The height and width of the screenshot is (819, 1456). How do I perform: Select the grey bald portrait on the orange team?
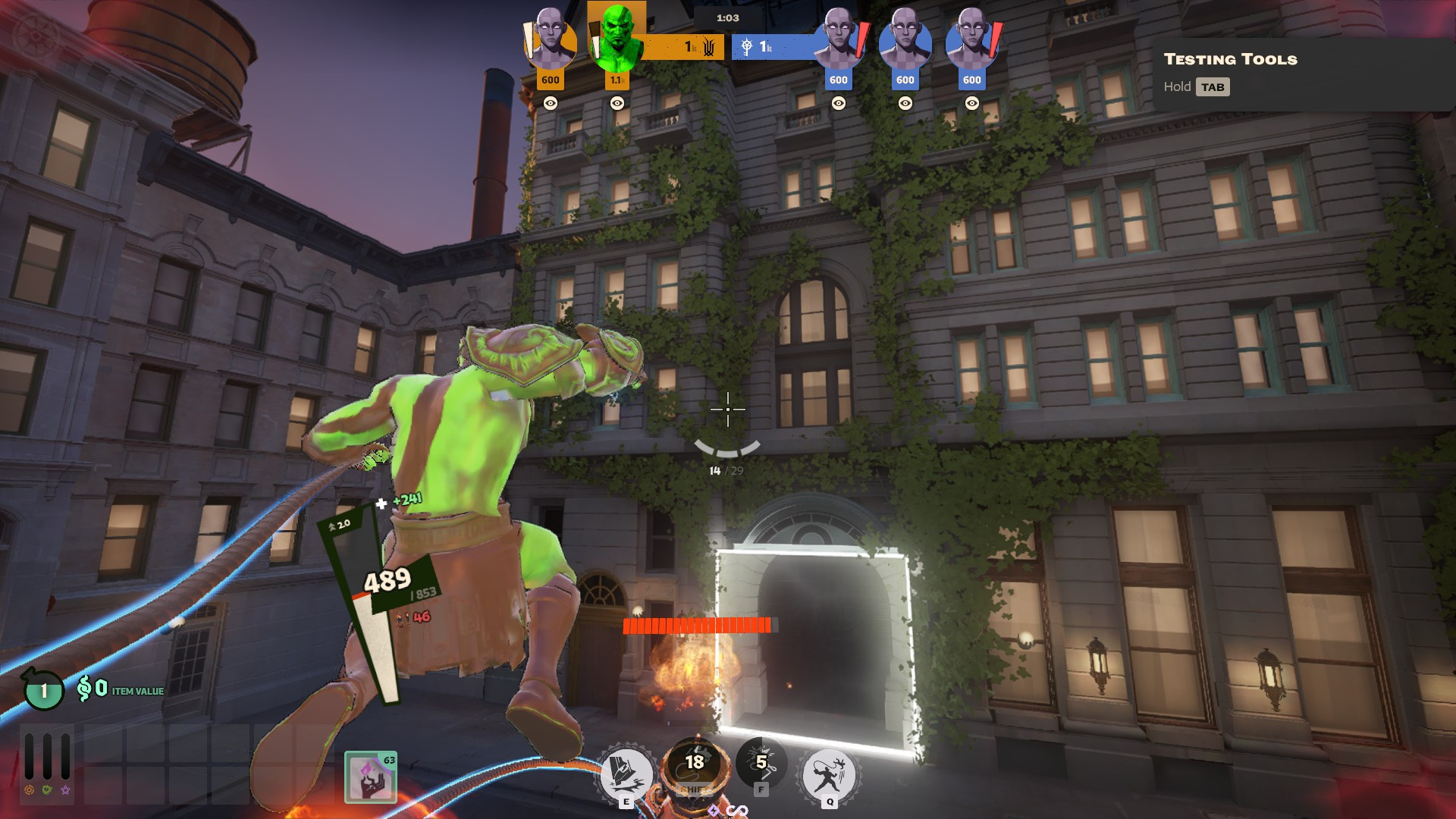coord(550,39)
